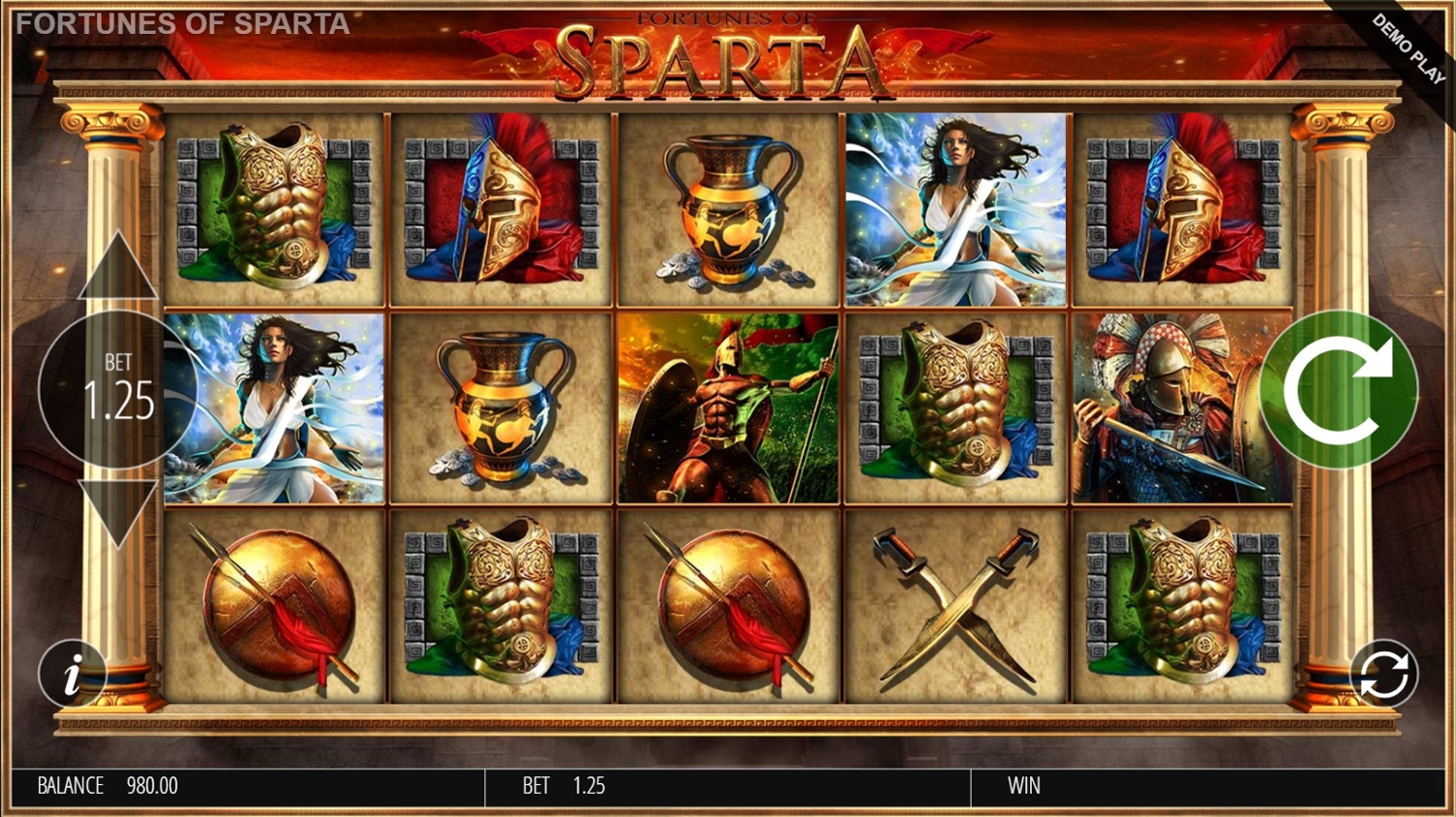Open the game info paytable

pyautogui.click(x=71, y=673)
